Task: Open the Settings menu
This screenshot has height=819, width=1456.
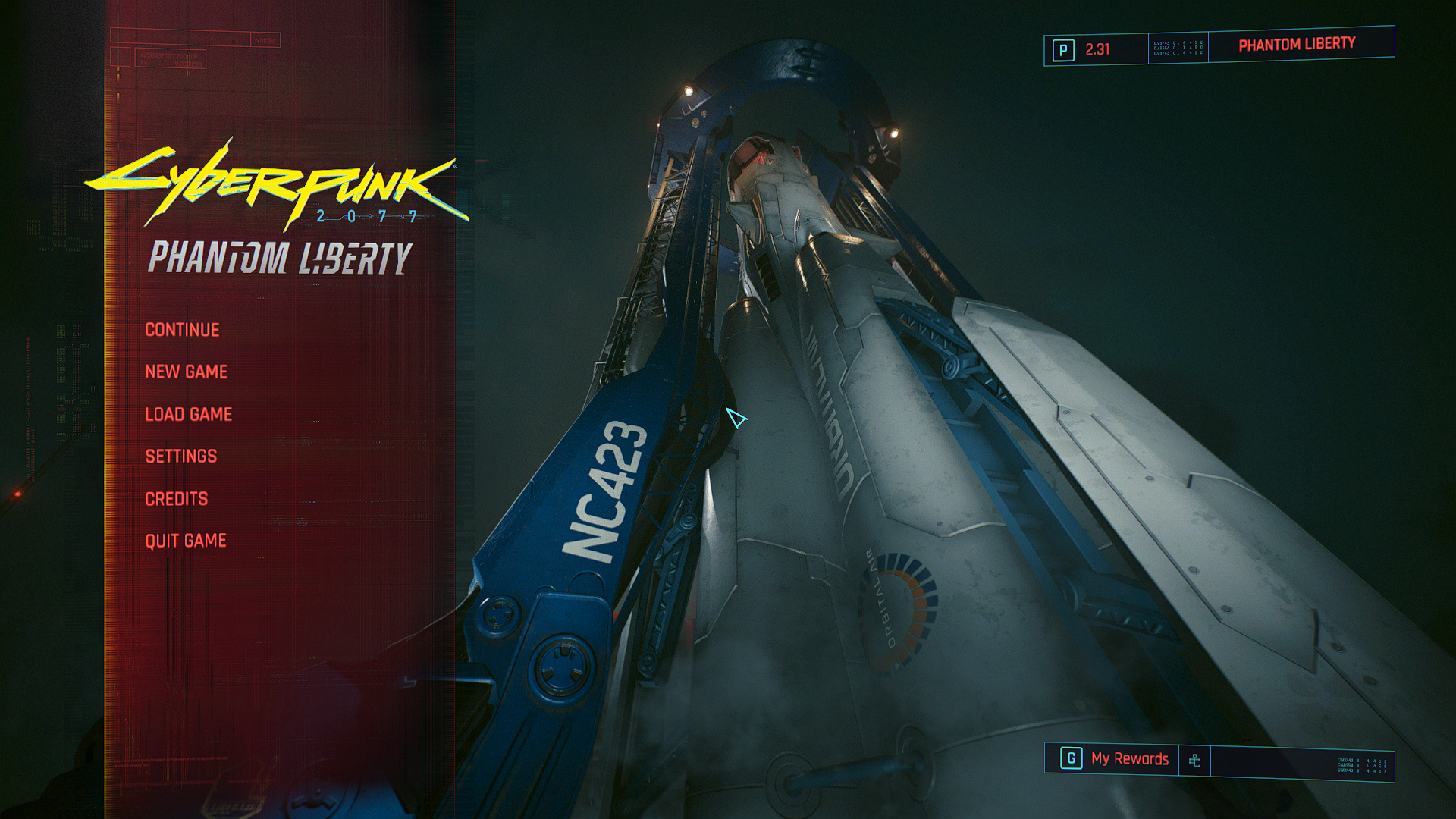Action: [181, 457]
